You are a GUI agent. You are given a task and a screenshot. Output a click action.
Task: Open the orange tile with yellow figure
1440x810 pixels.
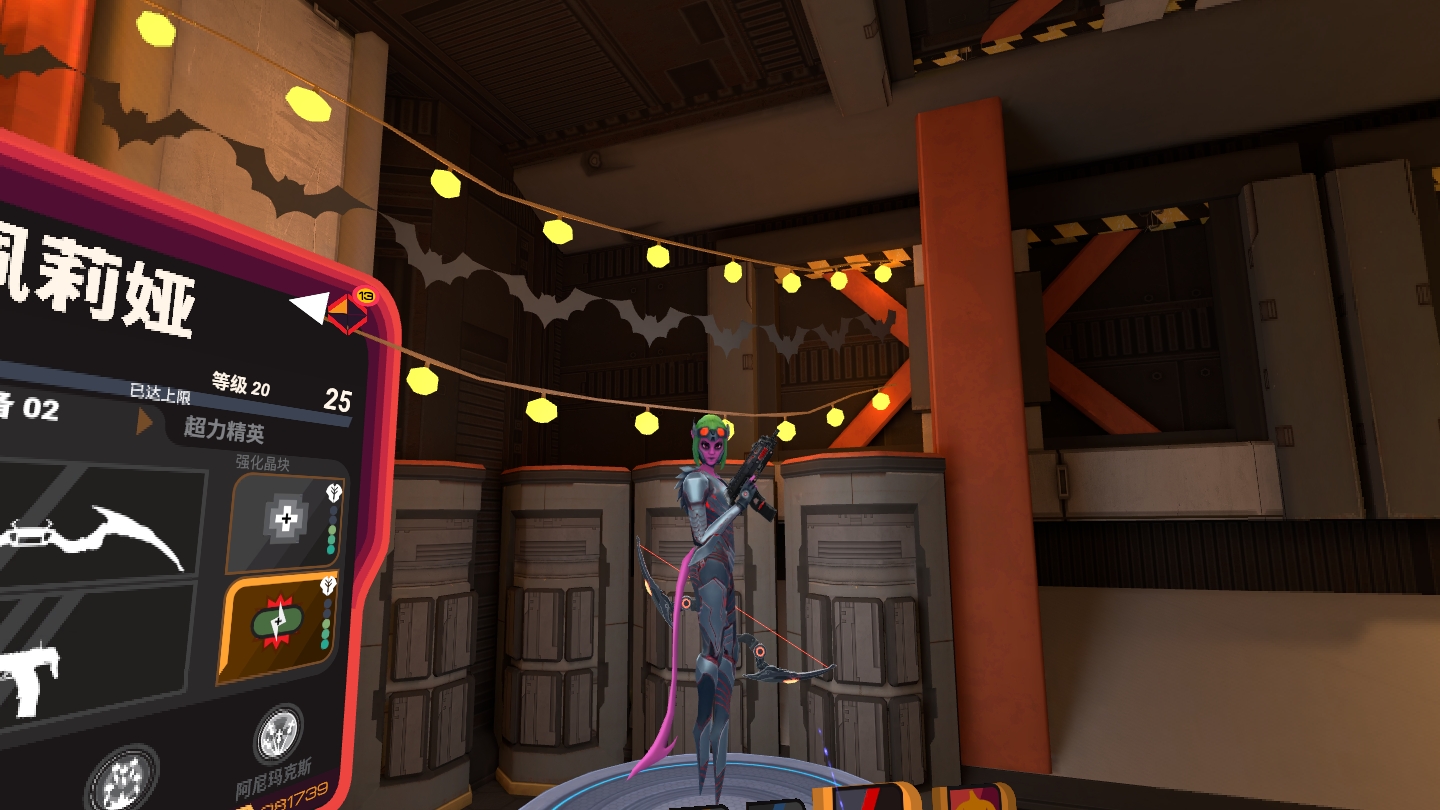(973, 798)
